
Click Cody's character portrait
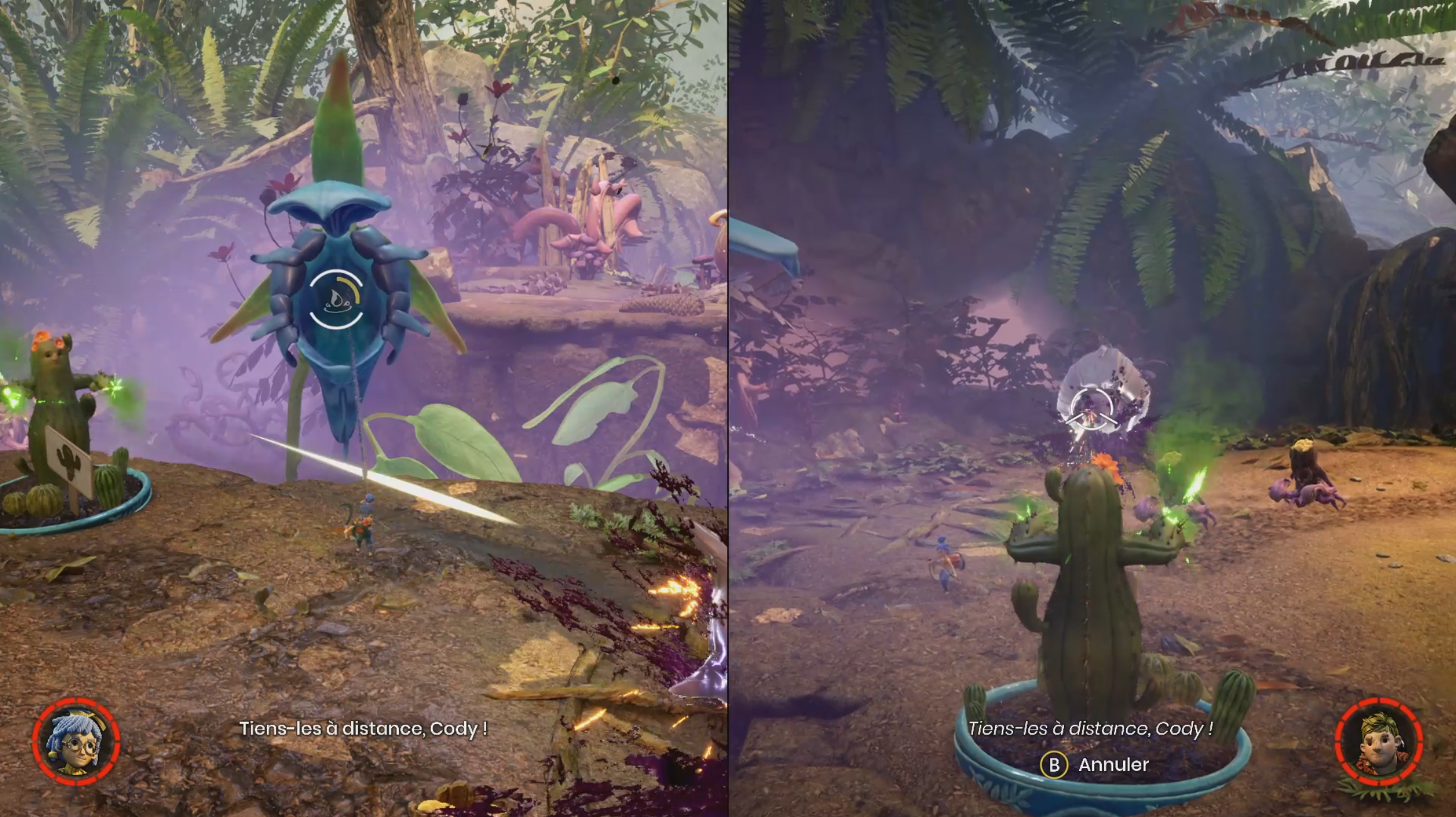click(1379, 742)
